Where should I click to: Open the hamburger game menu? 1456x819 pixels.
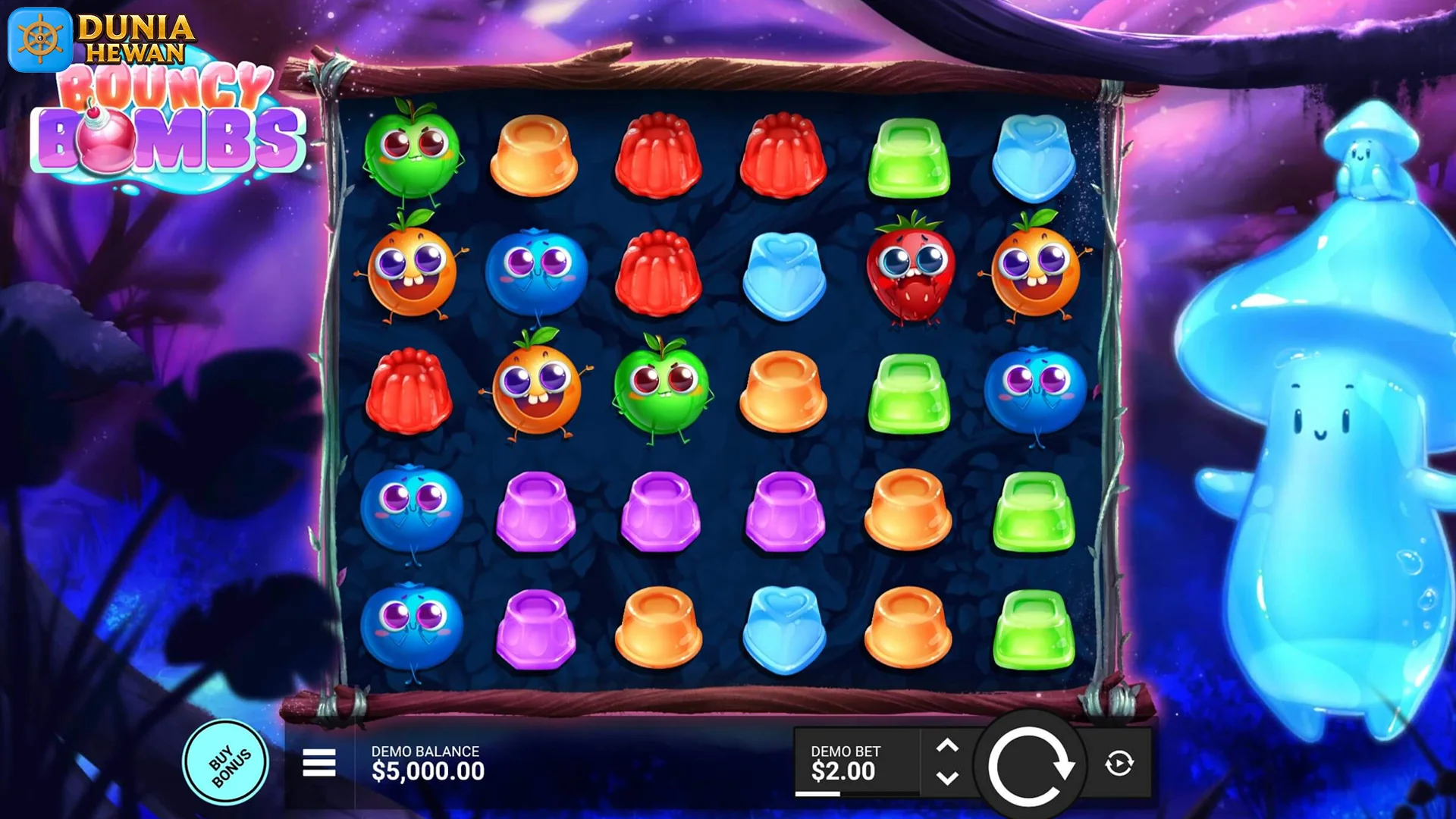[318, 762]
